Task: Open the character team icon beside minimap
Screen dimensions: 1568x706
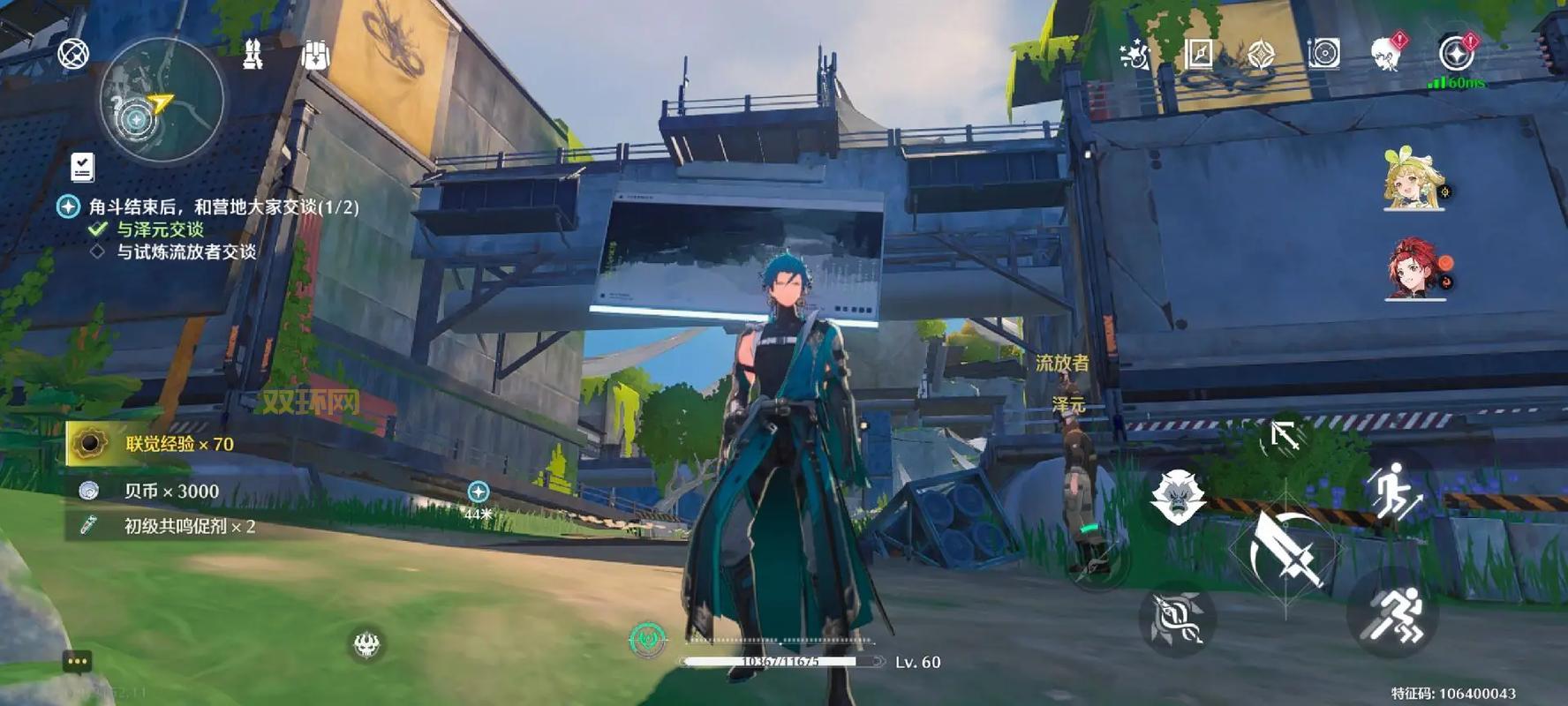Action: pos(253,55)
